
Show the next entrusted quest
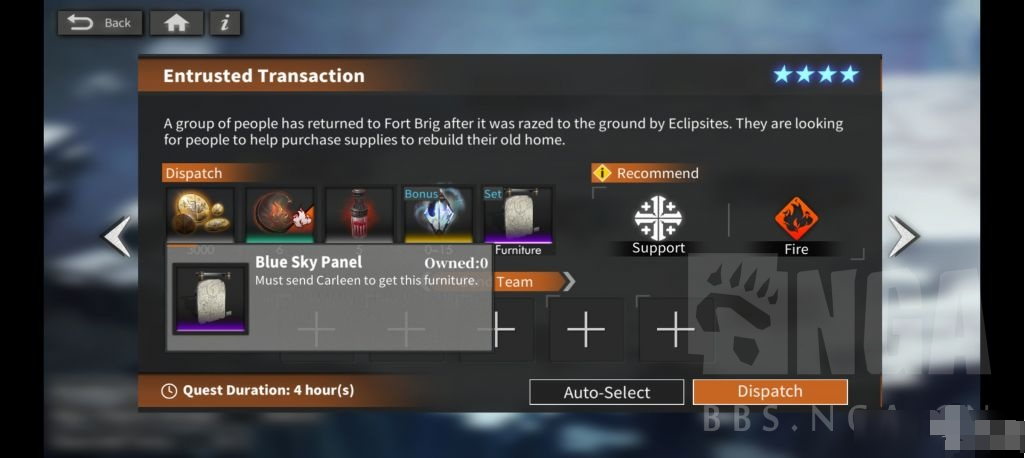[902, 237]
